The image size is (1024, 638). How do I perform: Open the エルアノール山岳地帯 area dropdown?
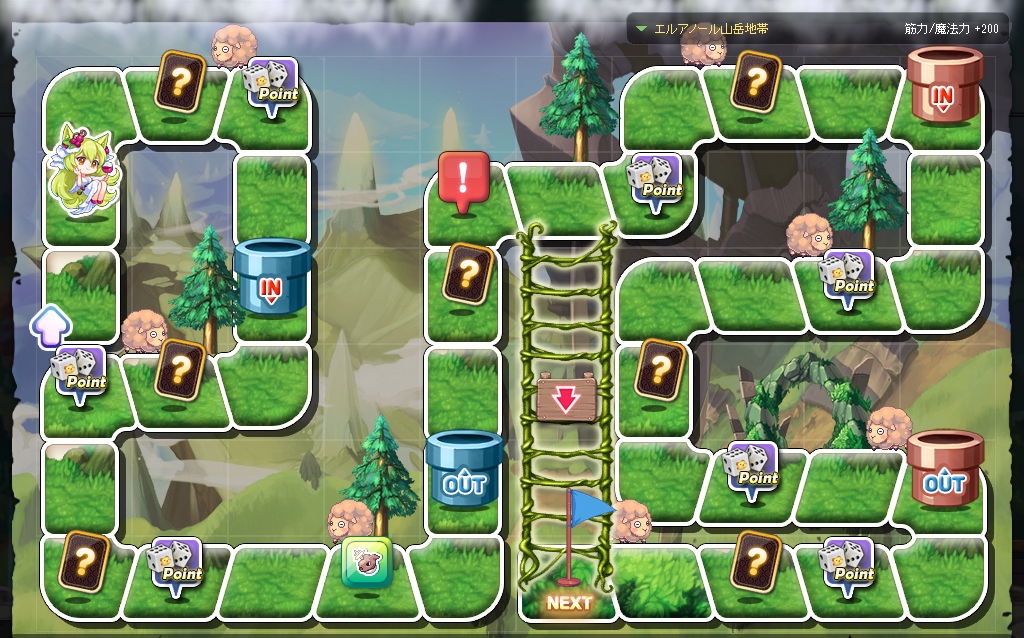[x=642, y=29]
